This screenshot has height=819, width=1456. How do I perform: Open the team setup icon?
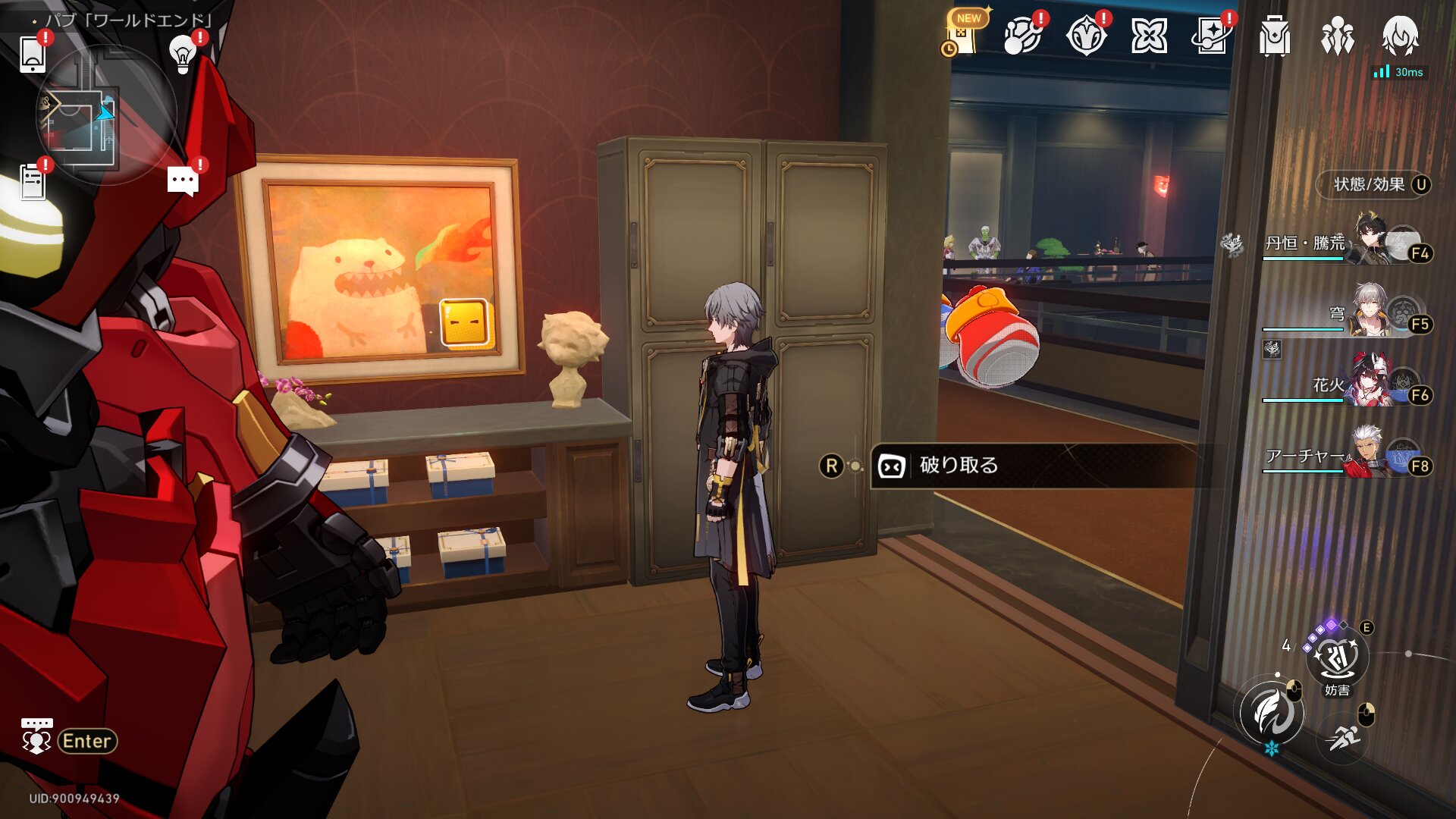[1337, 36]
